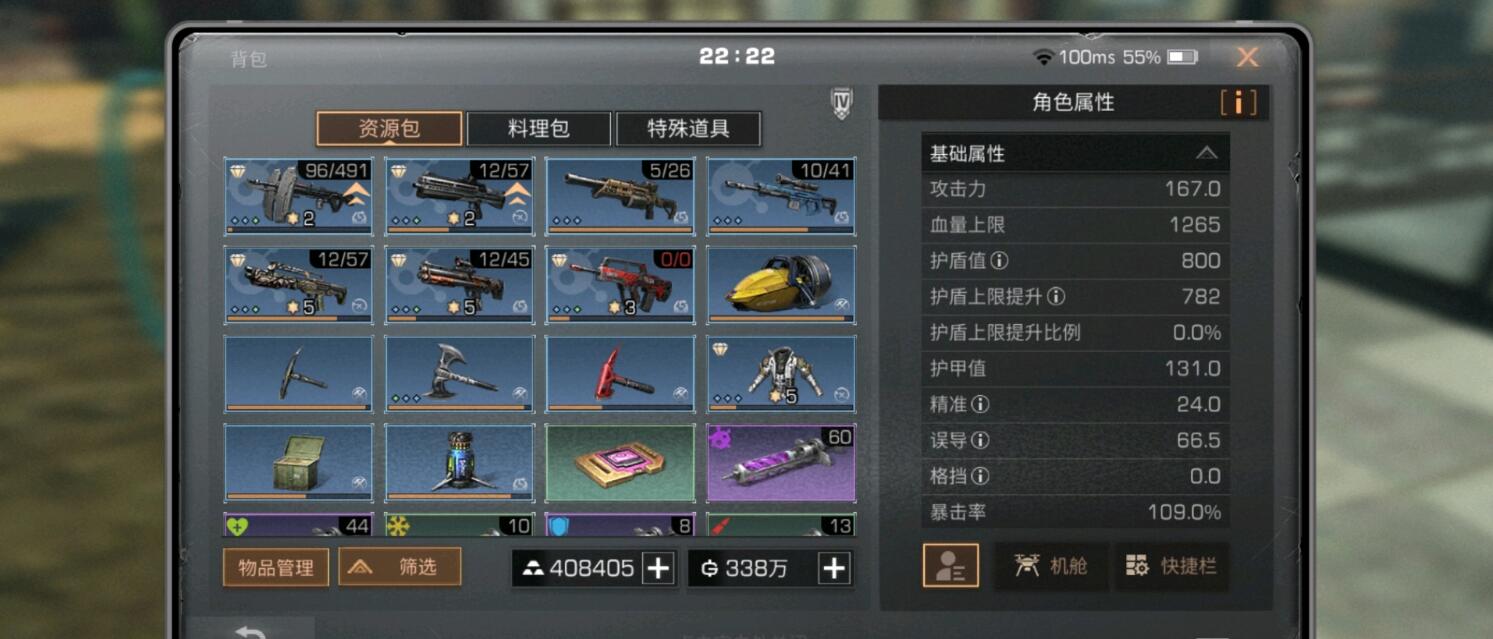Viewport: 1493px width, 639px height.
Task: Open the 快捷栏 quick bar settings
Action: coord(1171,566)
